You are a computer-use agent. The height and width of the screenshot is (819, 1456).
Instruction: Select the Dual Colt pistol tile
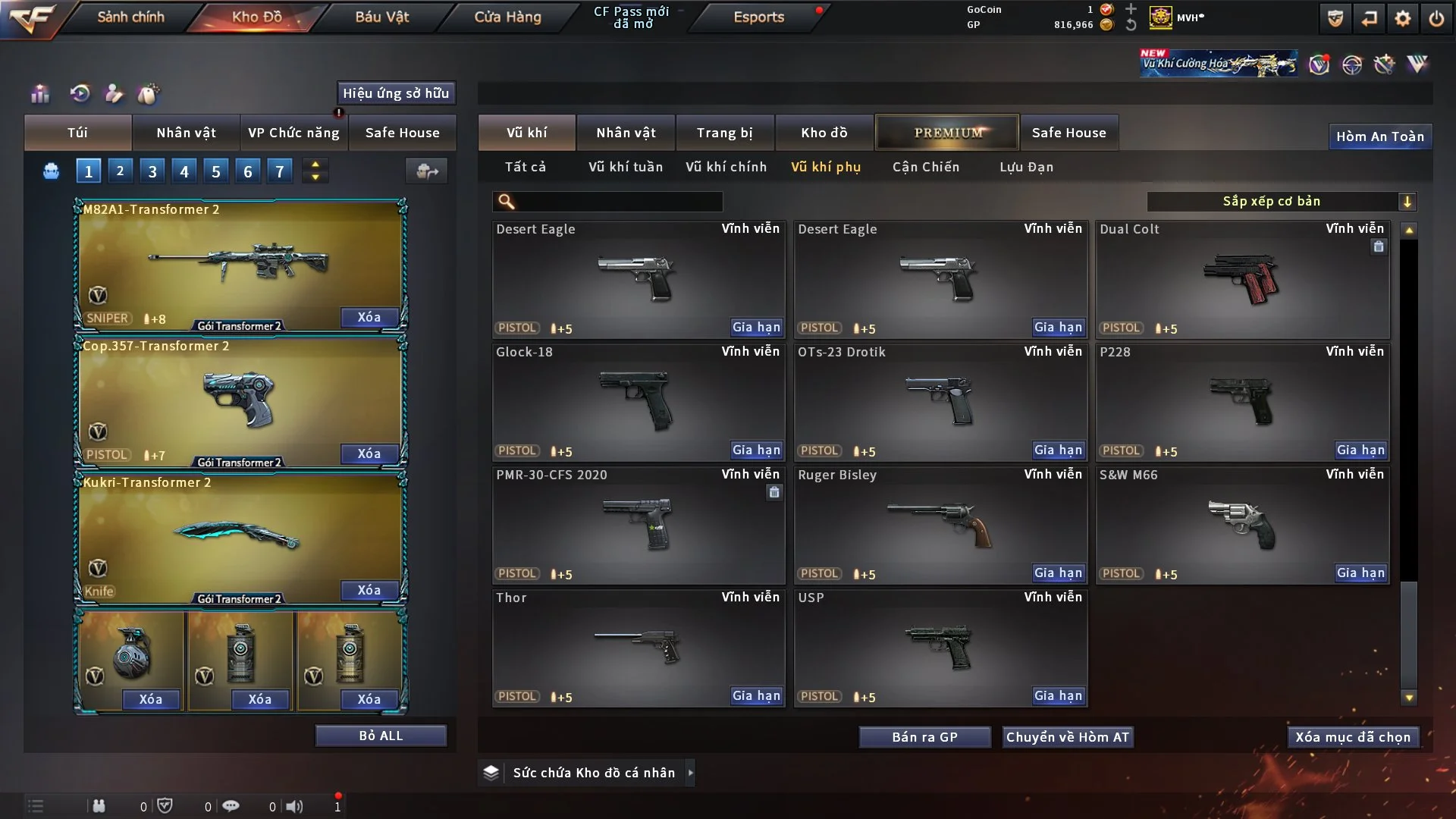pos(1242,279)
